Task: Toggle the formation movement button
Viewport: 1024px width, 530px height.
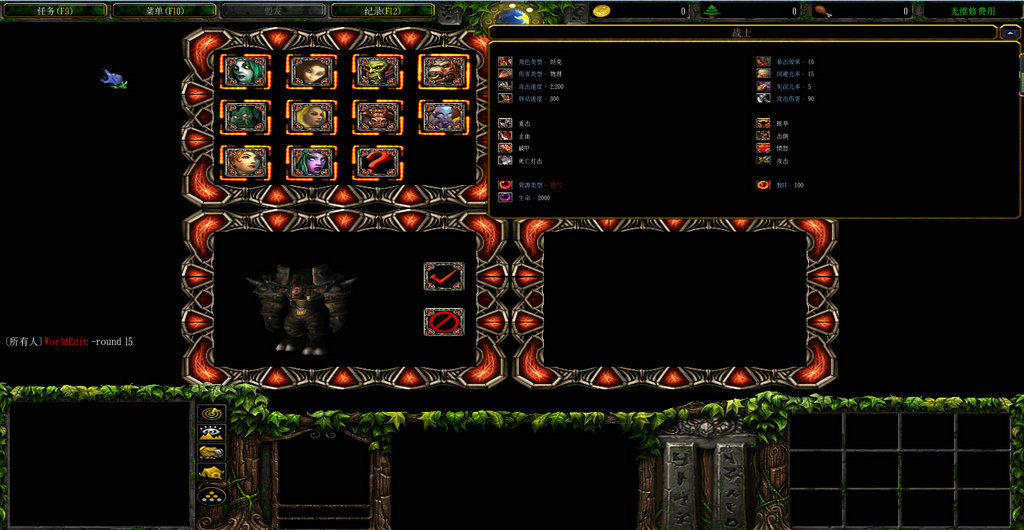Action: pos(212,494)
